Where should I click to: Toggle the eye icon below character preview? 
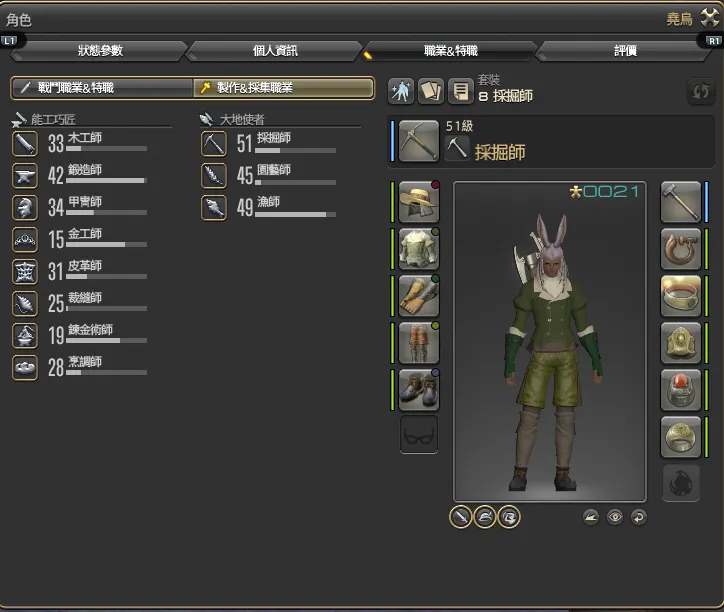(615, 517)
